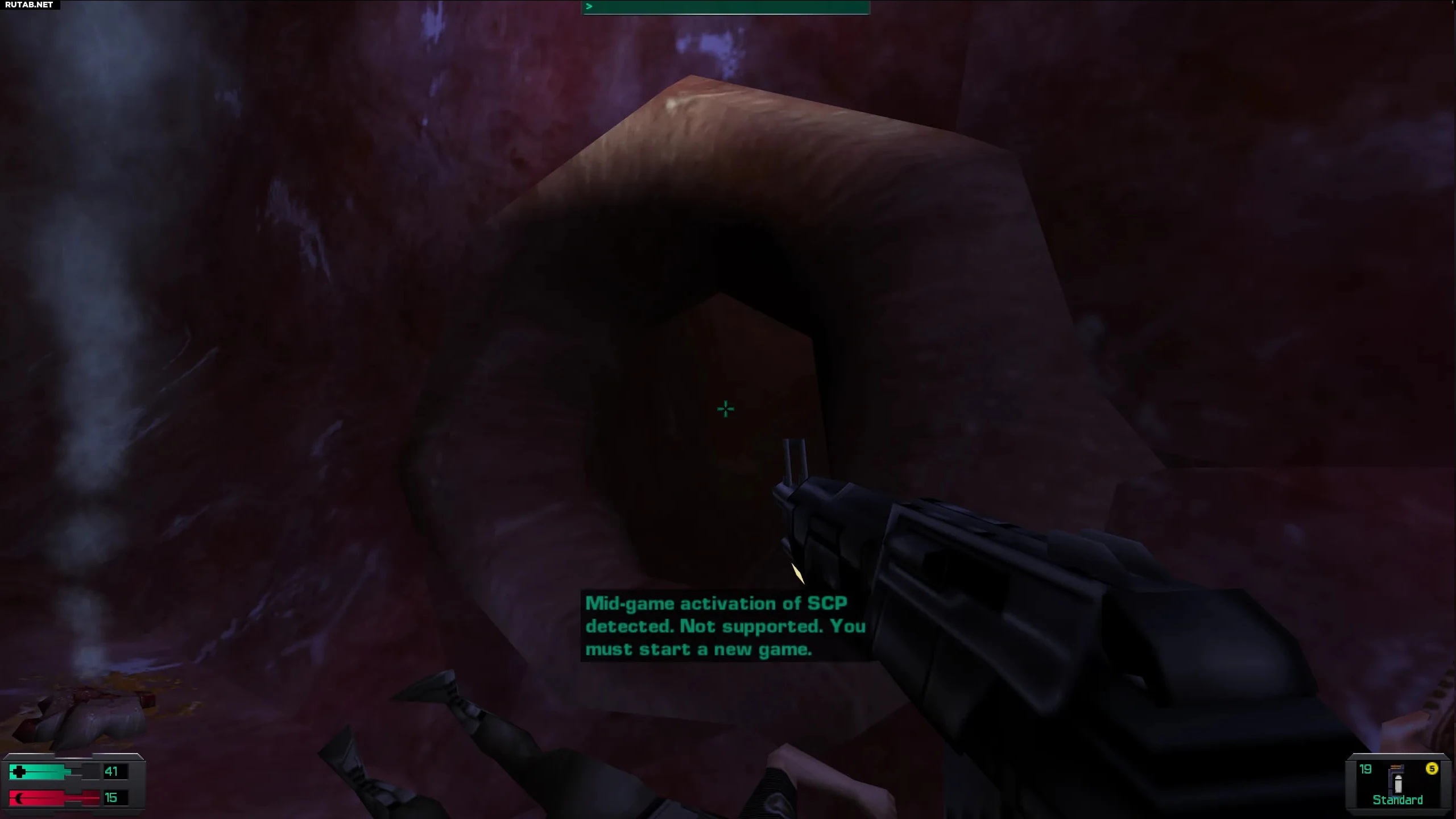1456x819 pixels.
Task: Click the health value readout showing 41
Action: (x=112, y=771)
